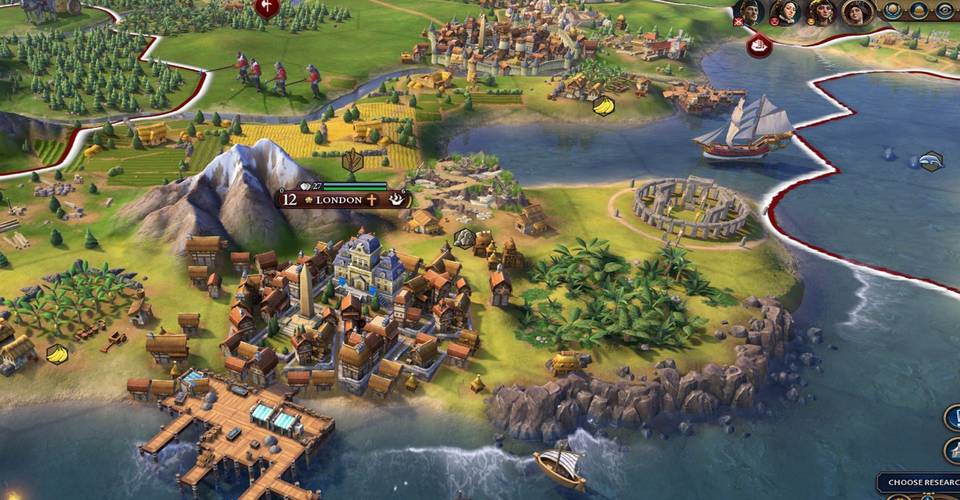Click London's production ship icon on banner
Viewport: 960px width, 500px height.
(398, 199)
